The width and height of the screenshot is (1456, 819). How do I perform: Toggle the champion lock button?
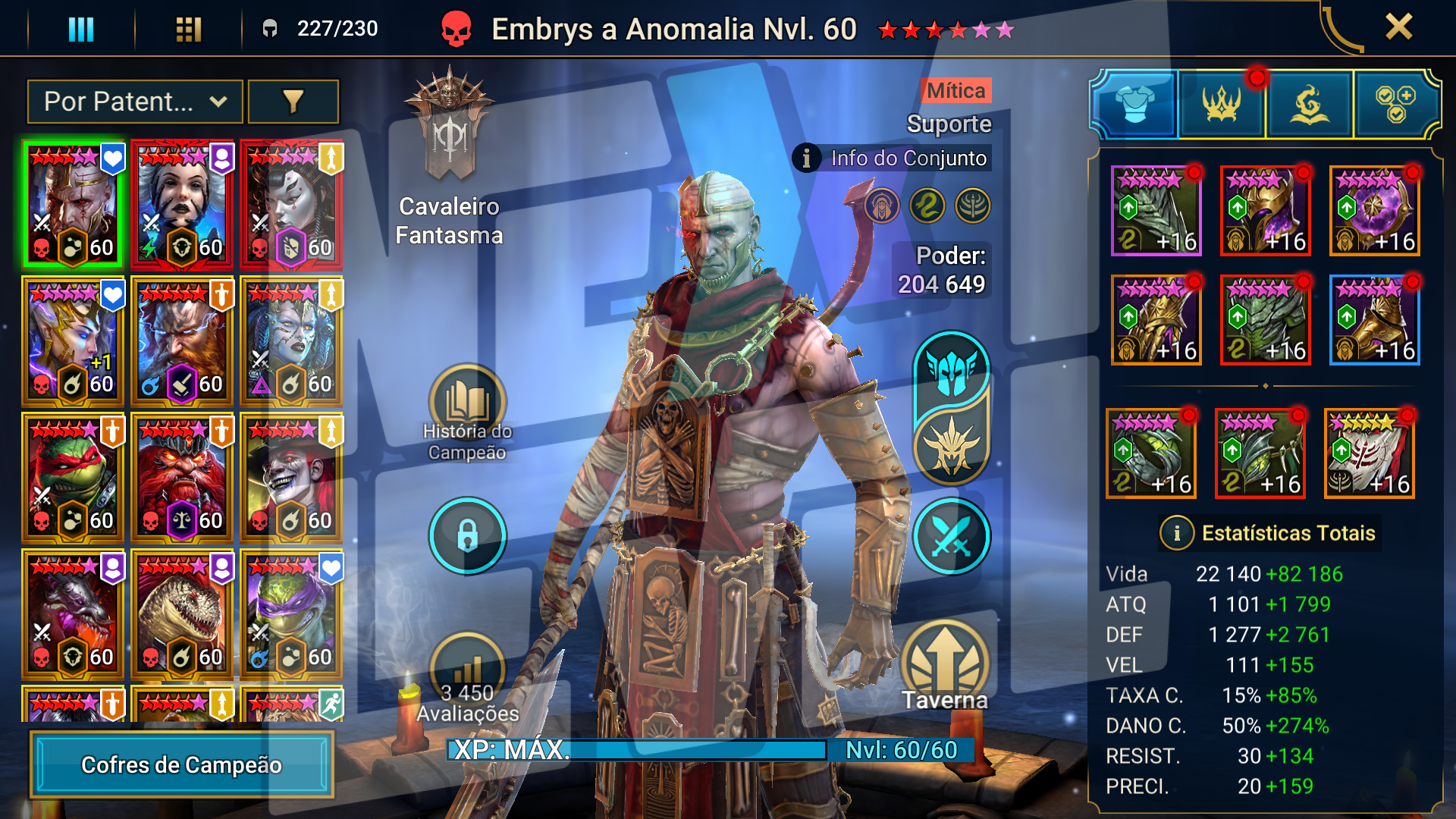(x=467, y=535)
